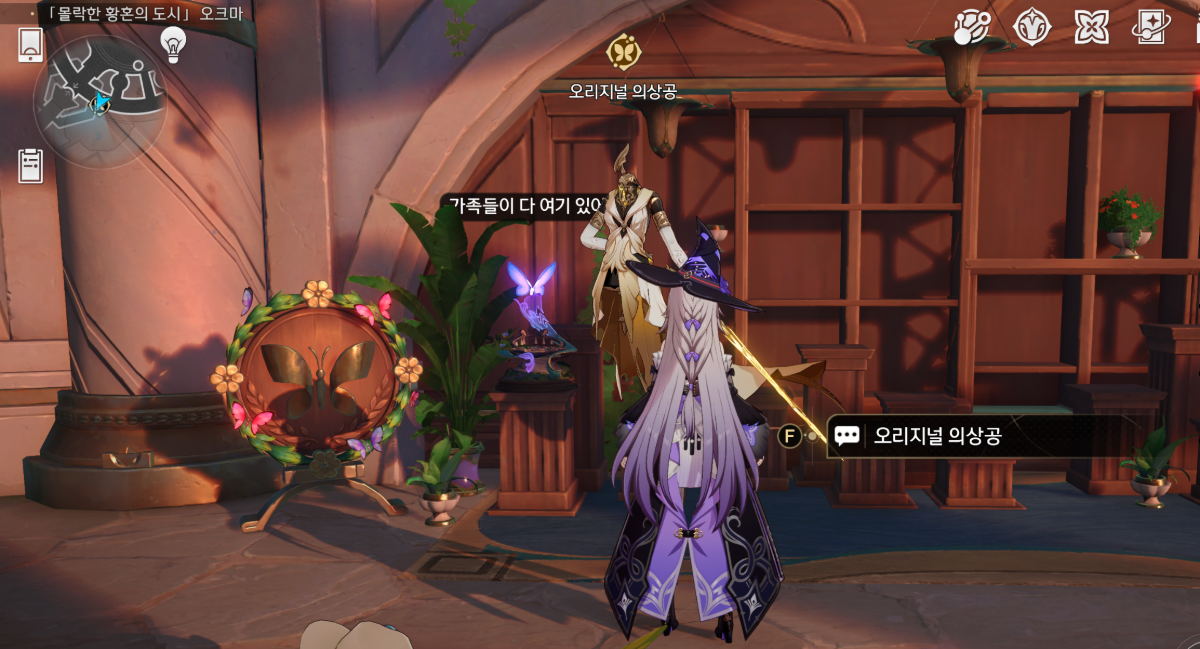Open the circular minimap

(99, 101)
